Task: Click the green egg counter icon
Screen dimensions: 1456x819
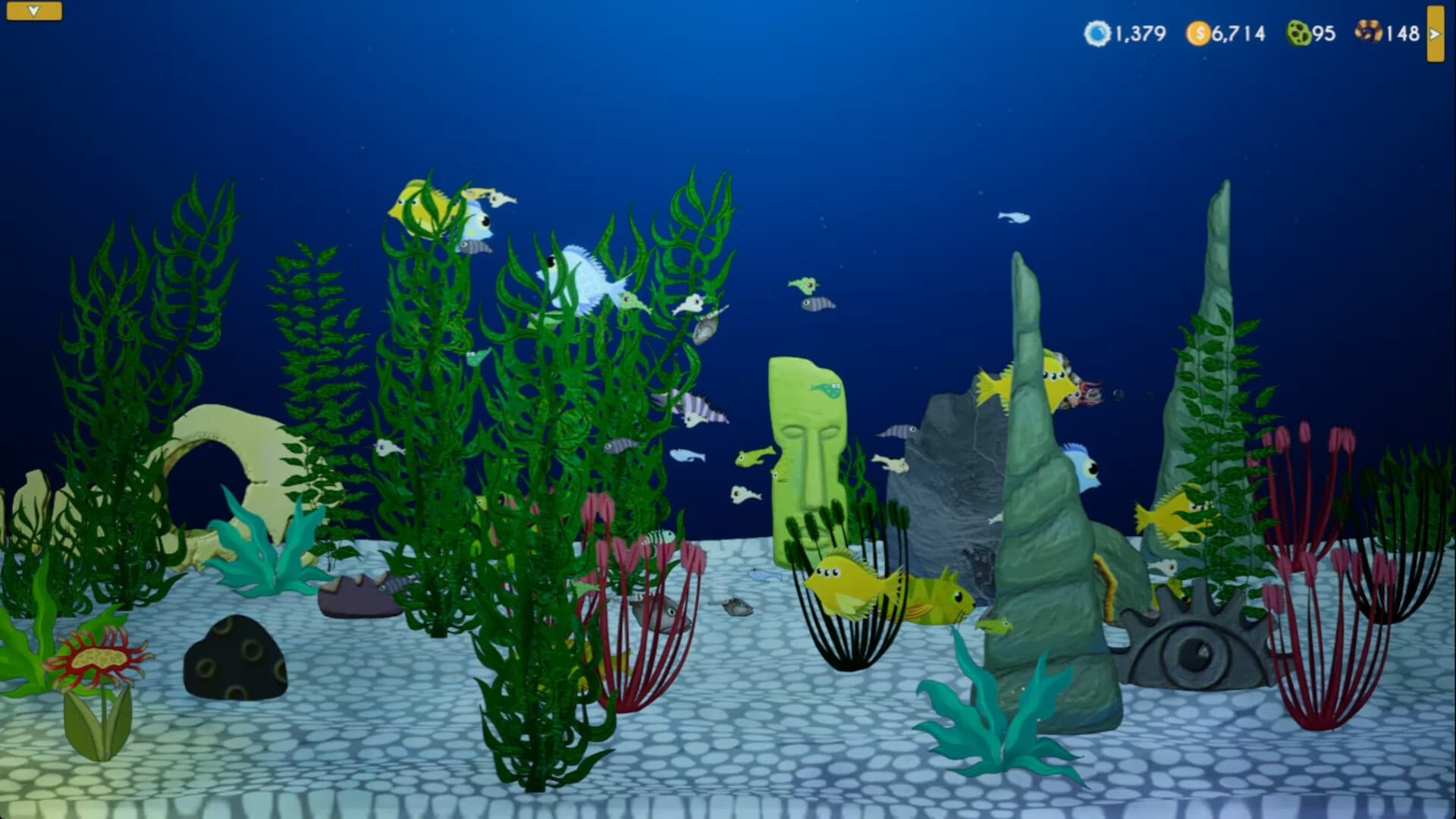Action: pos(1297,33)
